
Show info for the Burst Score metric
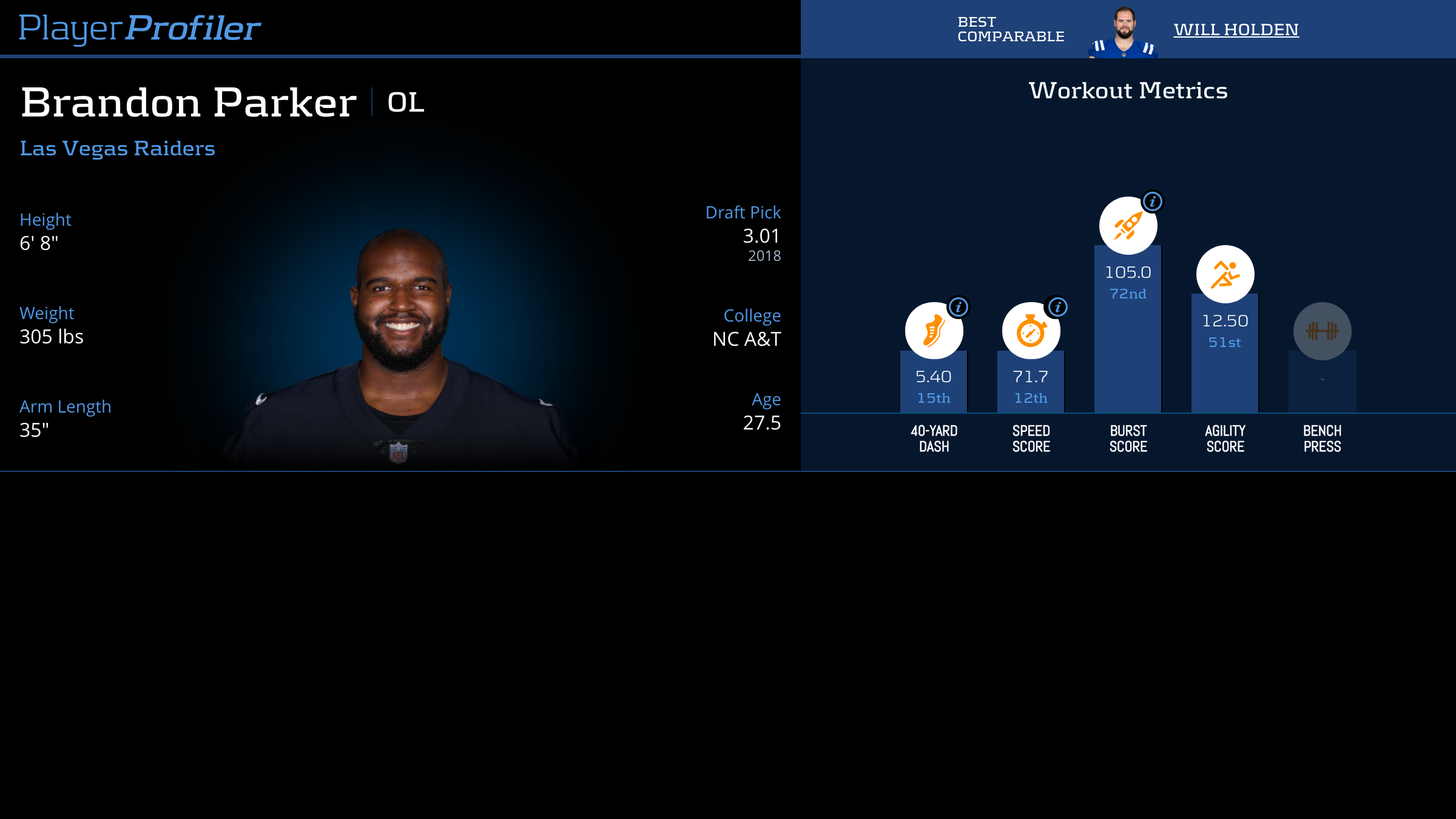[1152, 201]
